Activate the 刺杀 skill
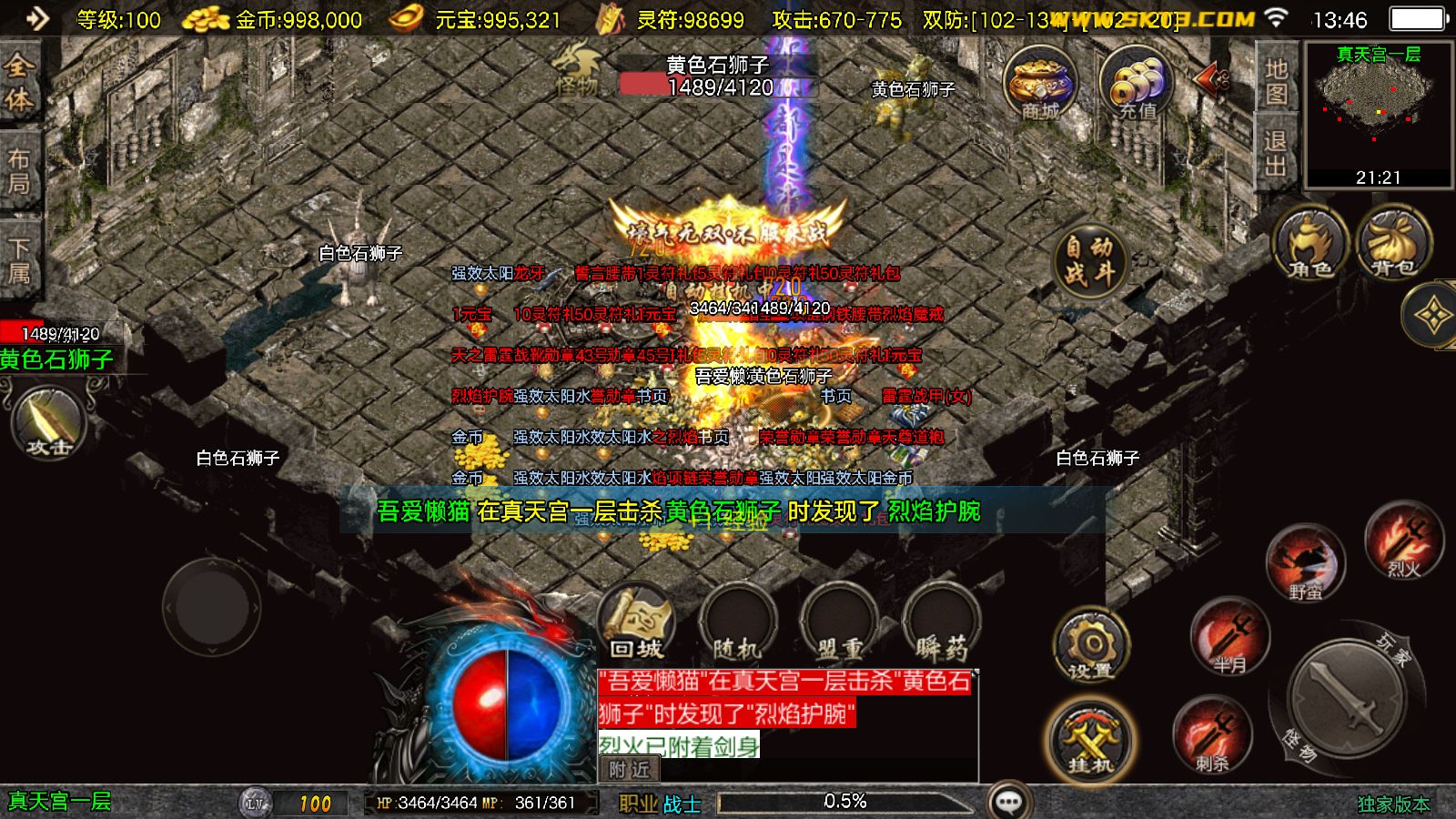The height and width of the screenshot is (819, 1456). 1211,735
